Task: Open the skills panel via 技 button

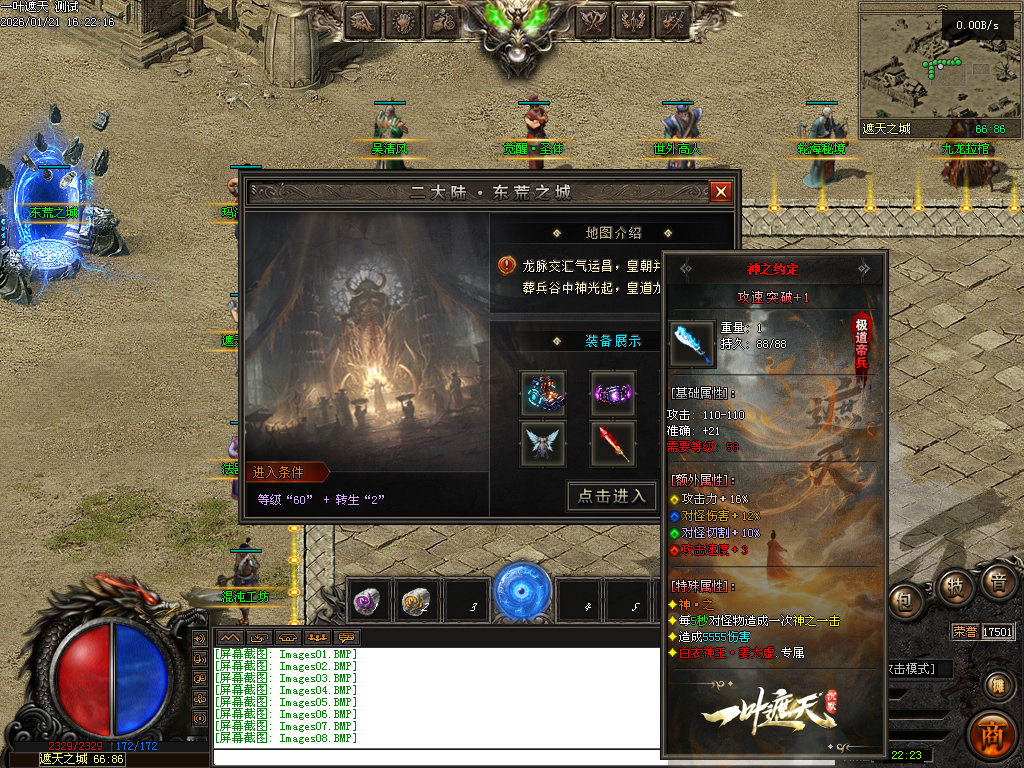Action: point(957,587)
